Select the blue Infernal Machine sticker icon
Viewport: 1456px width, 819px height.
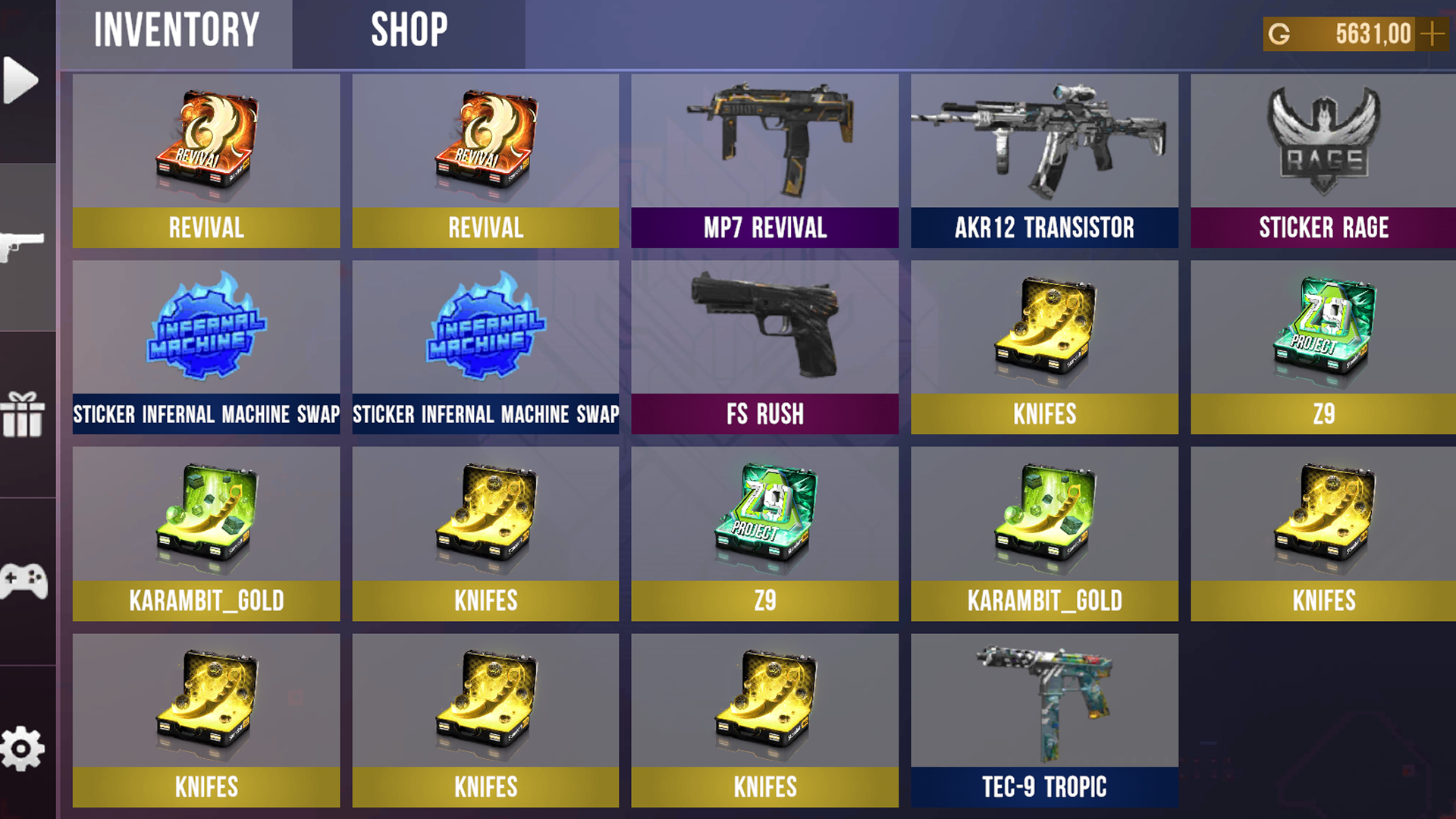pyautogui.click(x=206, y=326)
